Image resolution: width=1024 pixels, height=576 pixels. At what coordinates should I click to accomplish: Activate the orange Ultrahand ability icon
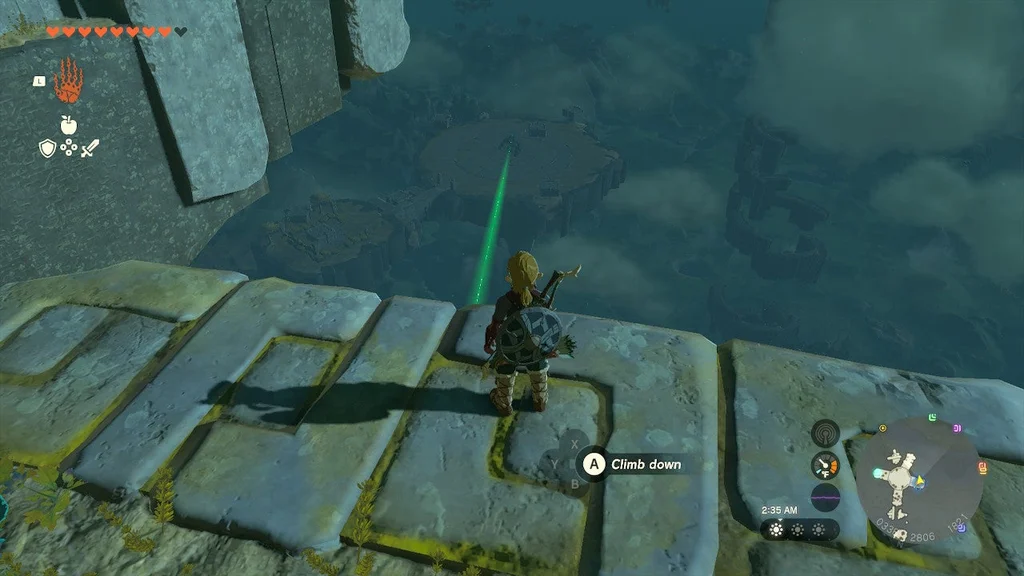click(x=67, y=81)
